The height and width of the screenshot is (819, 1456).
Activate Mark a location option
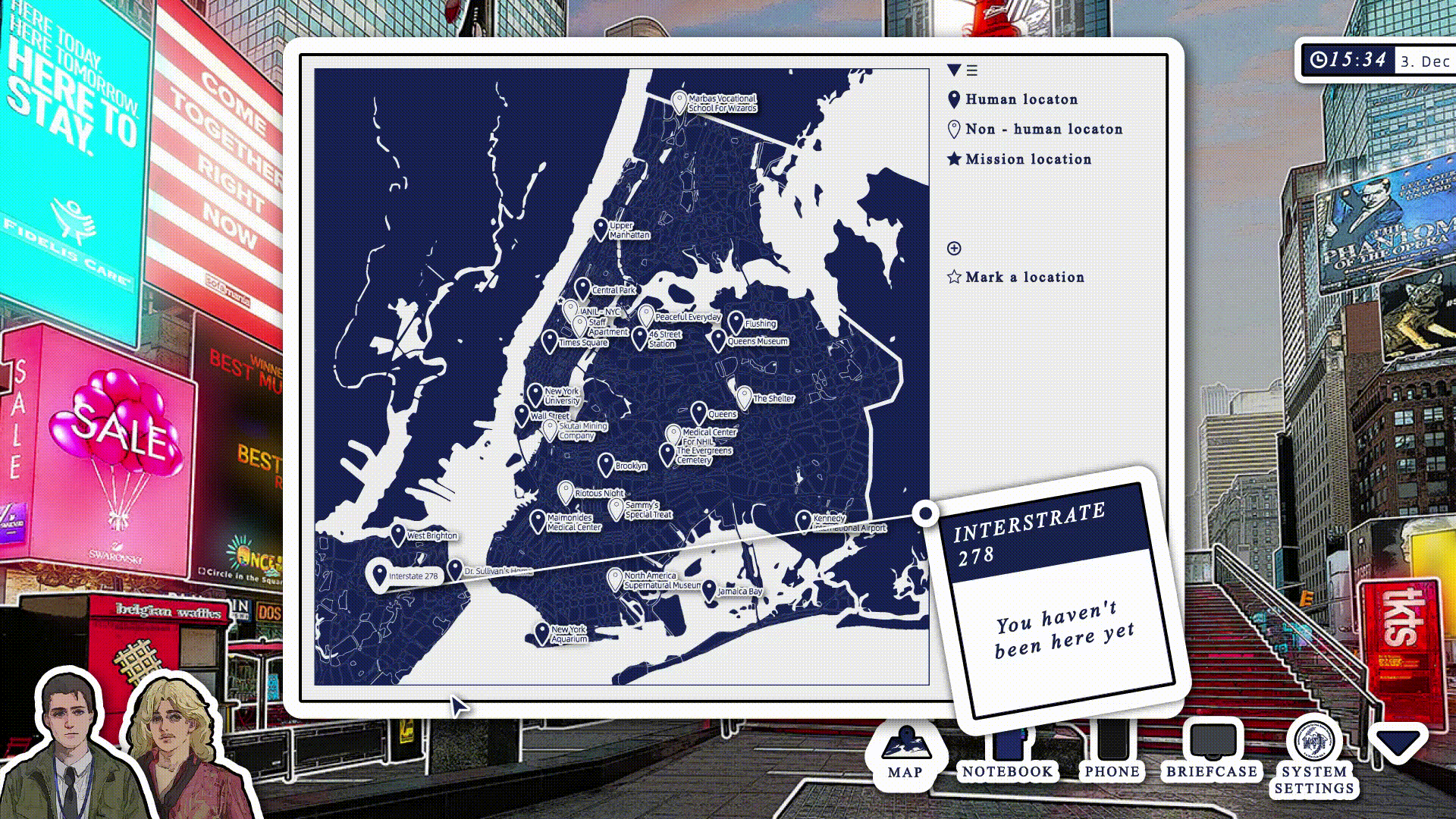[x=1016, y=278]
